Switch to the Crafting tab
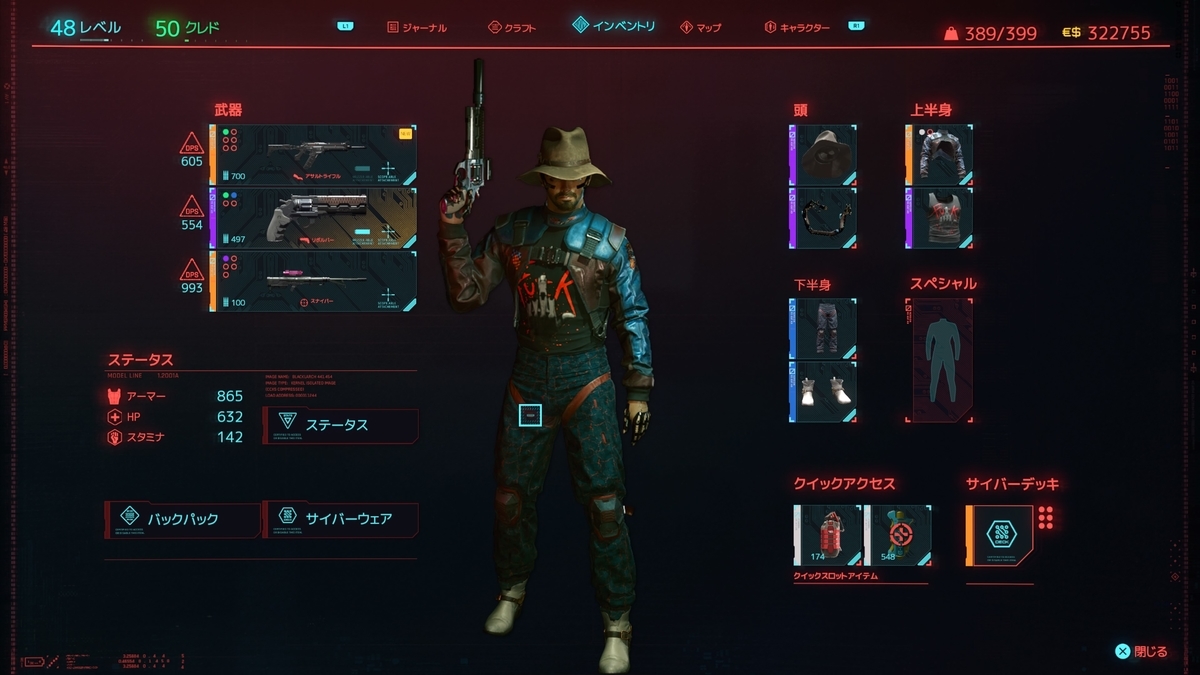The image size is (1200, 675). [512, 27]
